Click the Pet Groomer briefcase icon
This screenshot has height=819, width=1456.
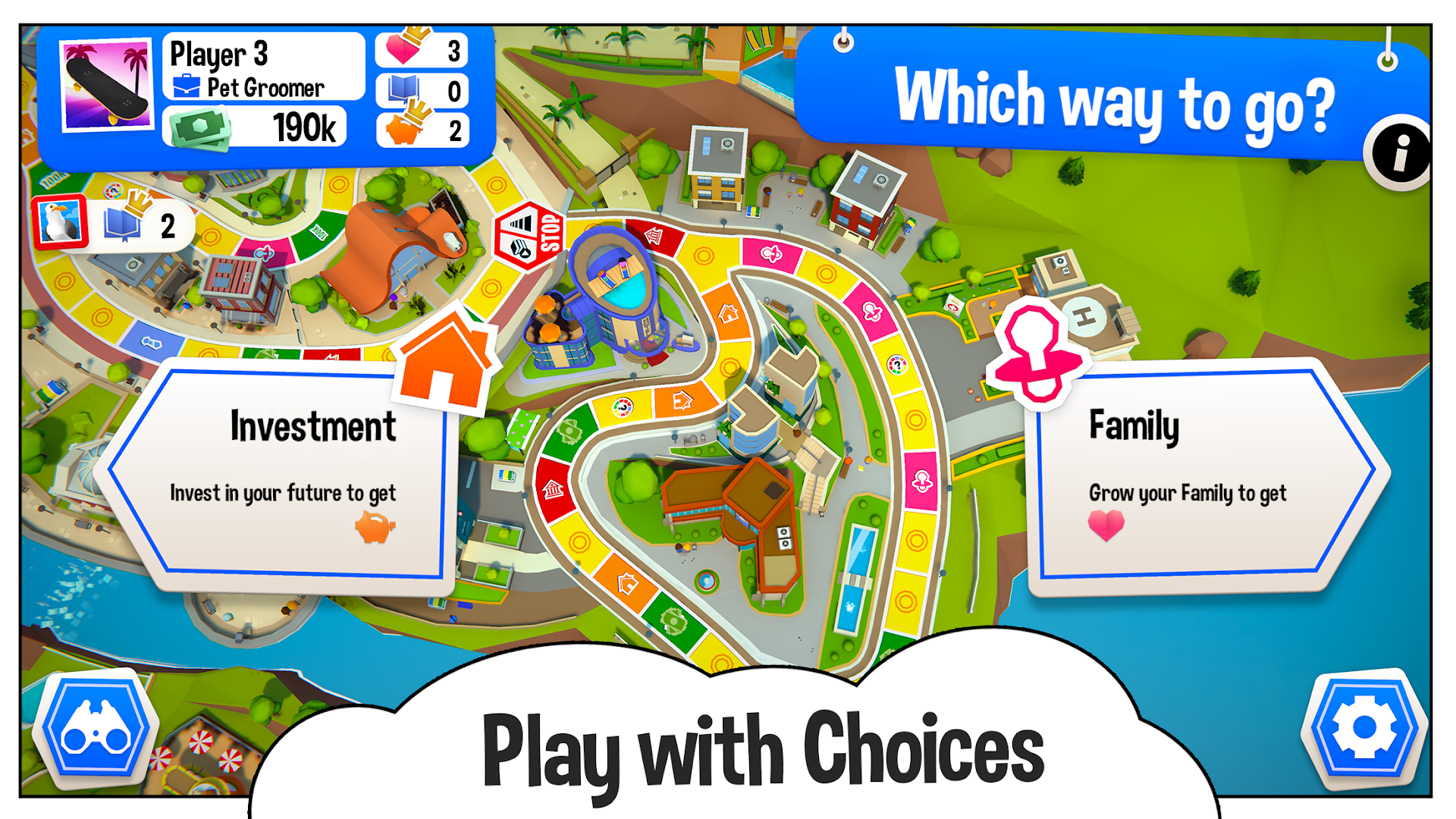tap(185, 86)
